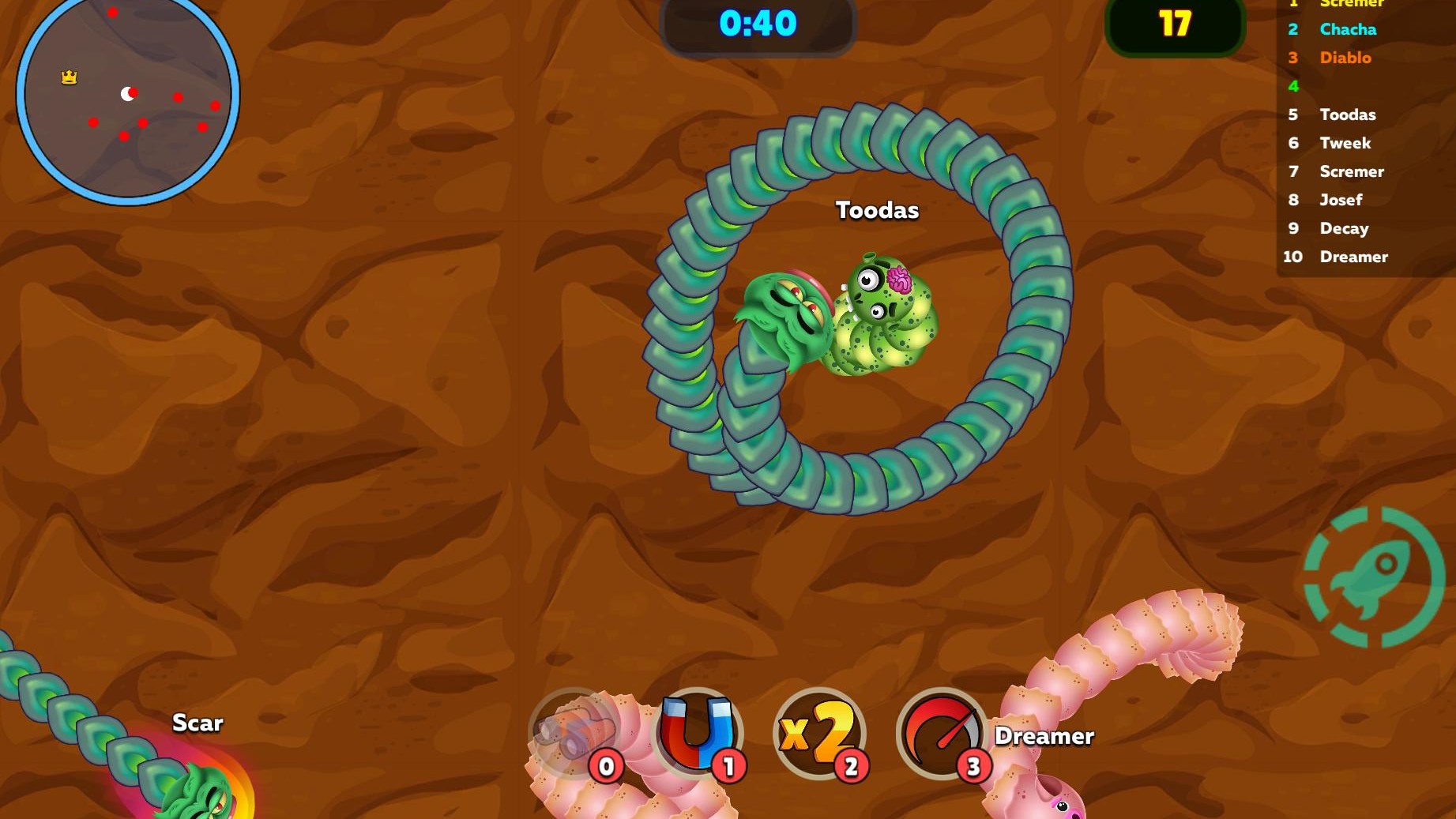Click the score counter showing 17
The image size is (1456, 819).
coord(1175,24)
